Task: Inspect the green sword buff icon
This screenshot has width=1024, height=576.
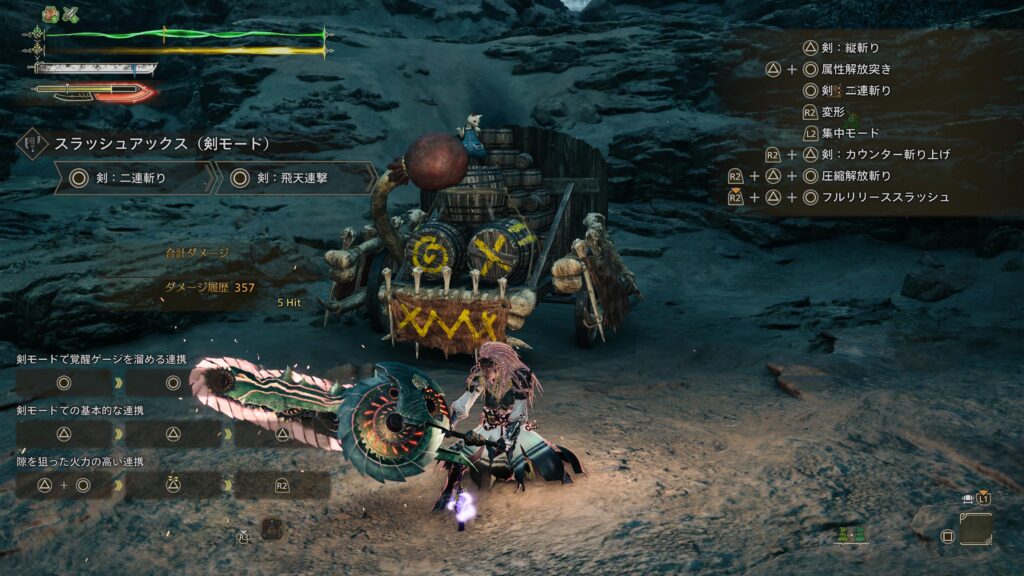Action: (x=72, y=13)
